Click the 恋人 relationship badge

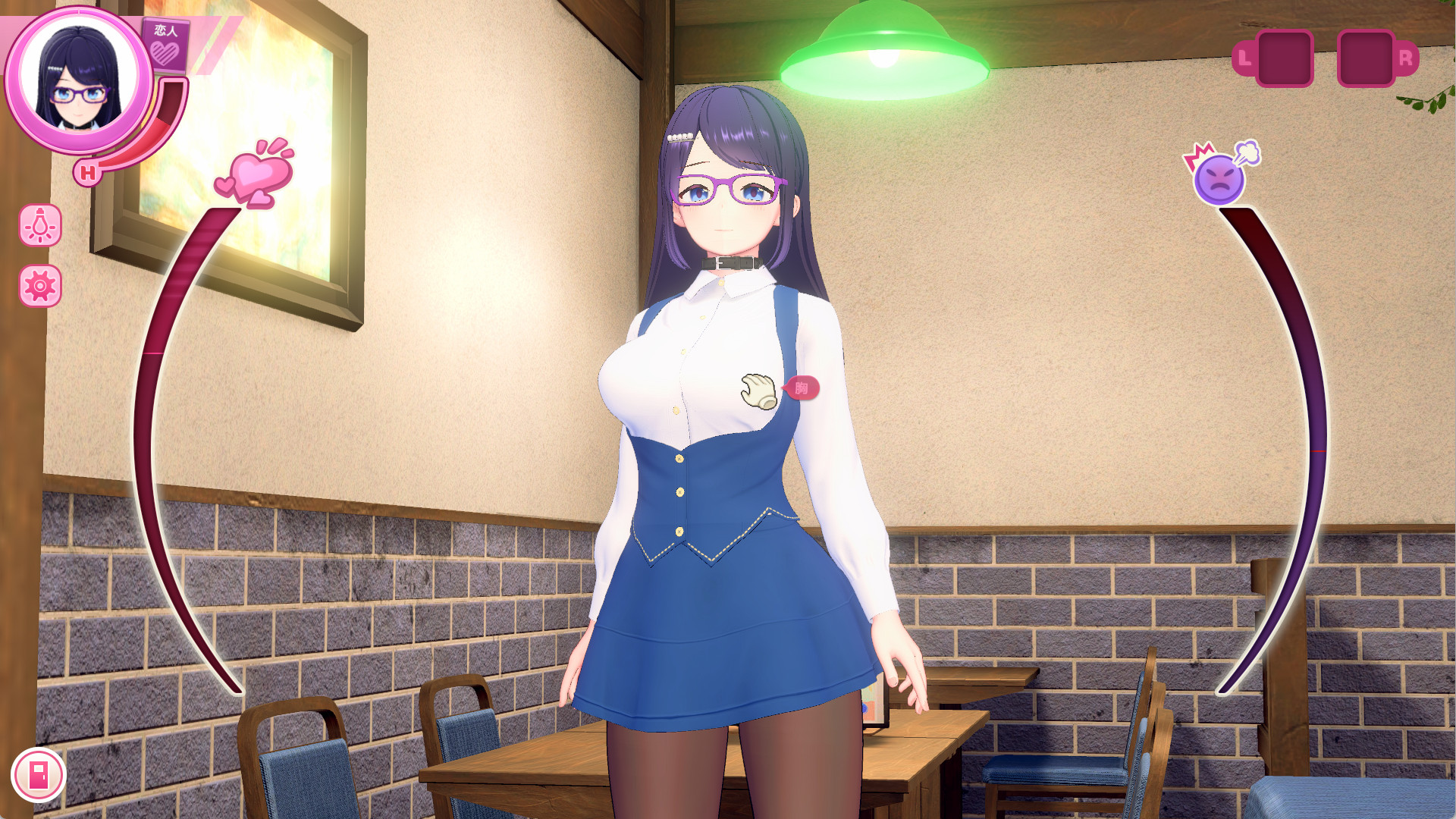(165, 47)
